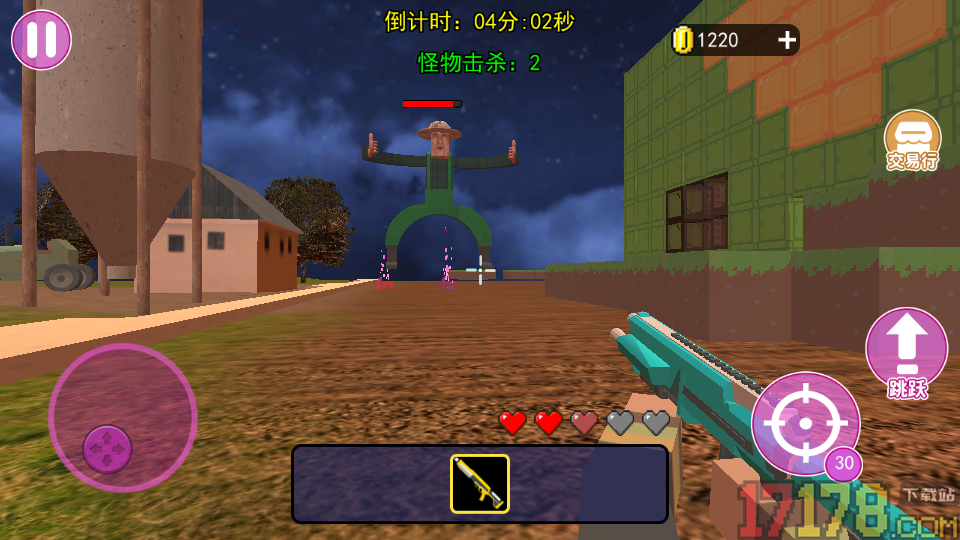960x540 pixels.
Task: Tap the 跳跃 jump button
Action: [906, 352]
